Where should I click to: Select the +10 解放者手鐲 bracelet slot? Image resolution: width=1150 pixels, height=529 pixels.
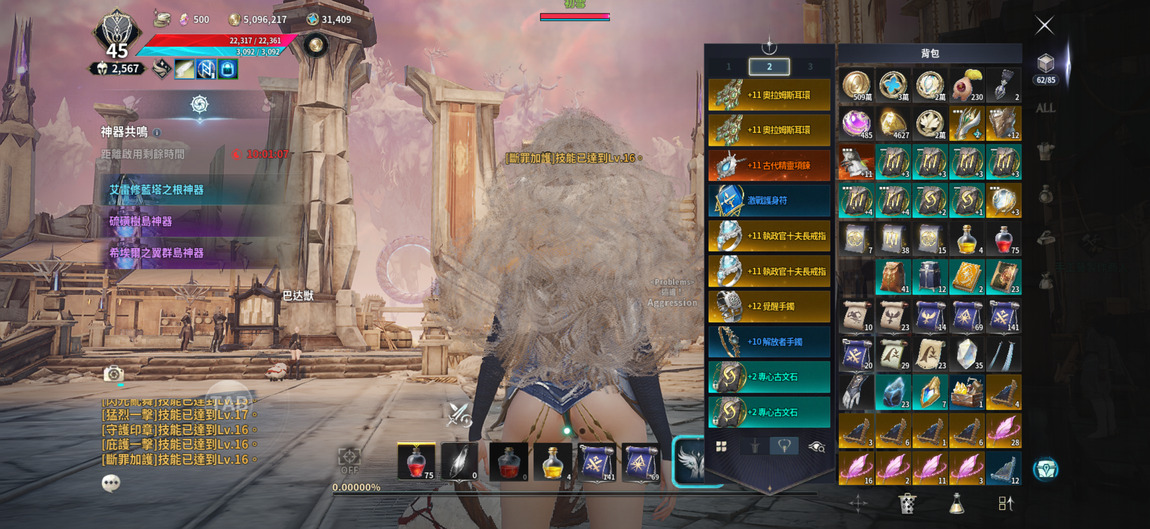769,341
